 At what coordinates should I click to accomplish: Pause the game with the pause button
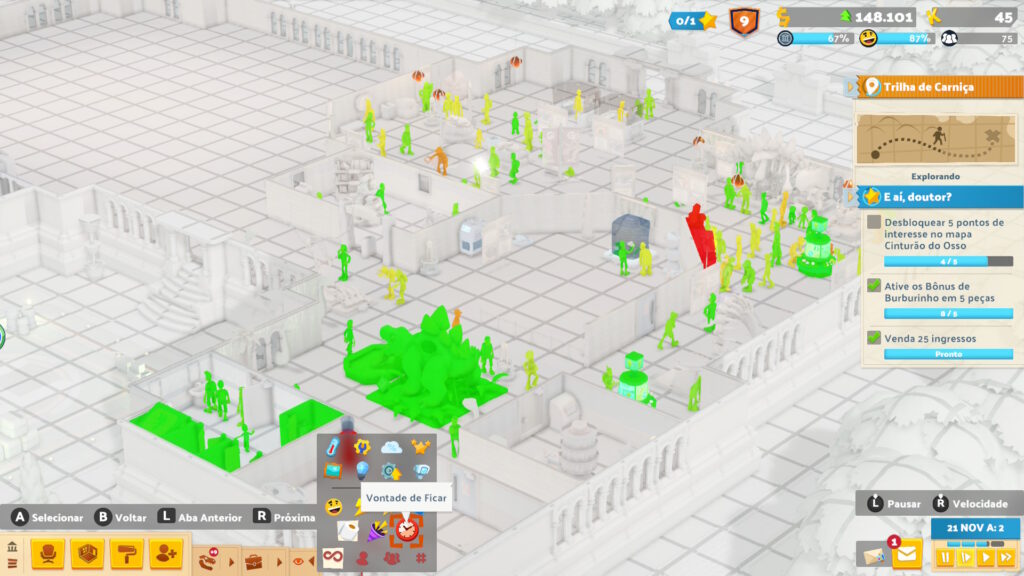pyautogui.click(x=943, y=557)
